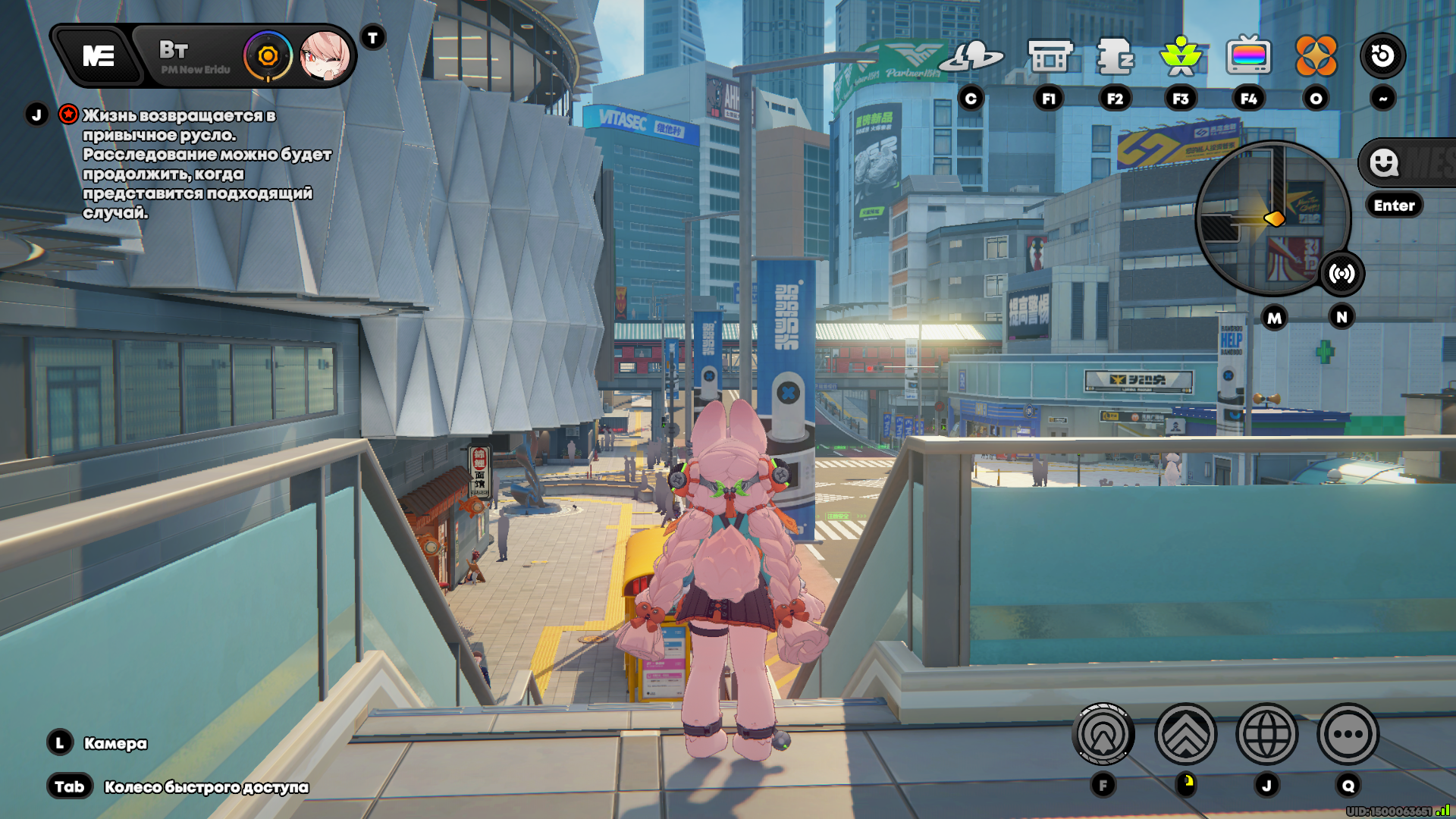
Task: Click the pink-haired character avatar
Action: click(325, 55)
